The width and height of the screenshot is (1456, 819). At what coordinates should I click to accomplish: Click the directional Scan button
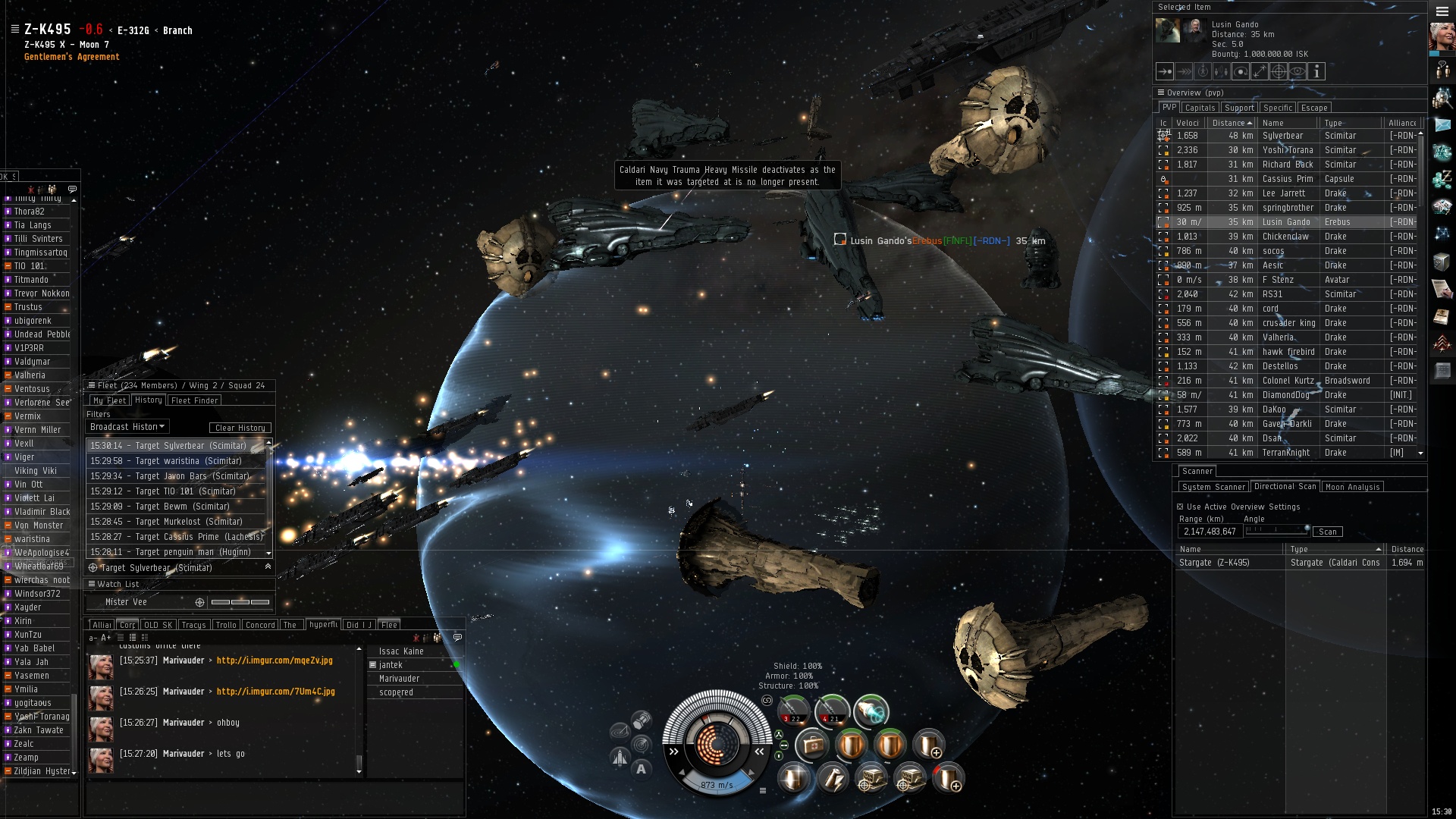(1327, 532)
